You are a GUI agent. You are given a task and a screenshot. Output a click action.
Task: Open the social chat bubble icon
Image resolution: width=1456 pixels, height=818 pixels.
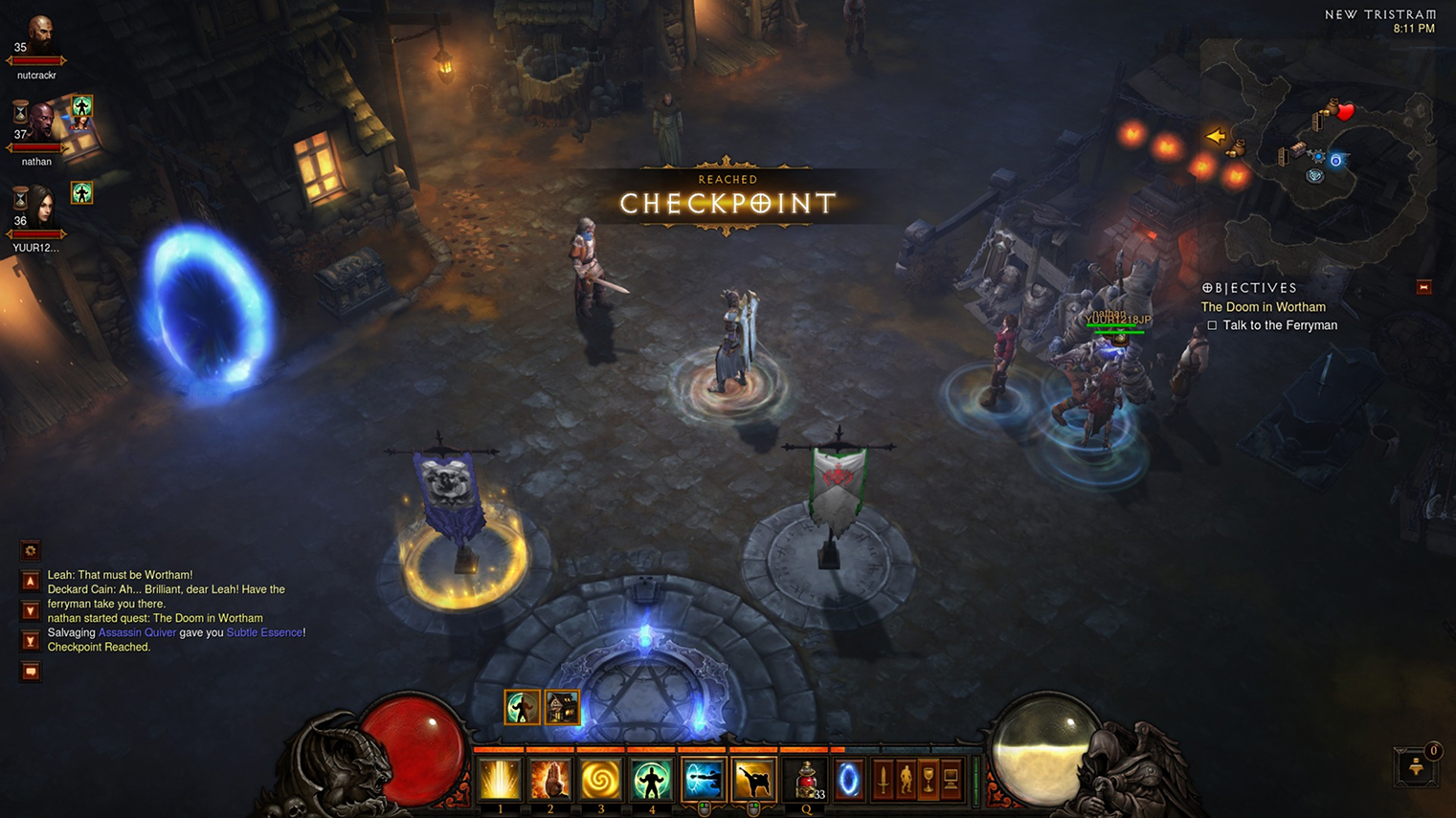(30, 671)
